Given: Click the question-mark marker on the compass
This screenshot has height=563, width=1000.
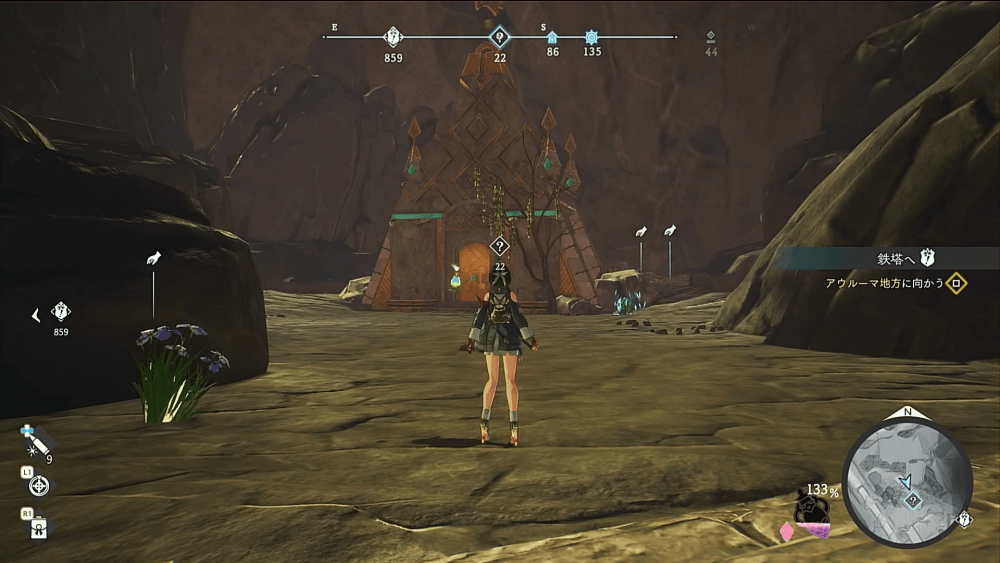Looking at the screenshot, I should click(x=499, y=38).
